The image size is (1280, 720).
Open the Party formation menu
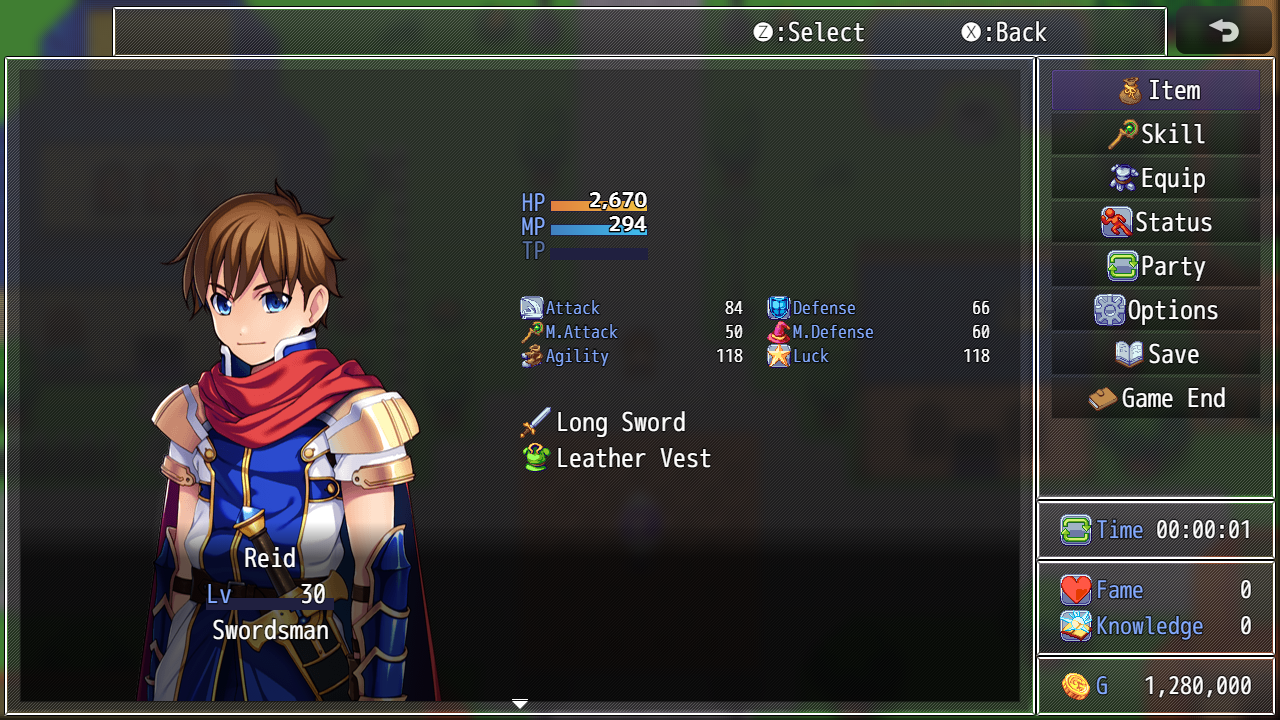(x=1156, y=267)
